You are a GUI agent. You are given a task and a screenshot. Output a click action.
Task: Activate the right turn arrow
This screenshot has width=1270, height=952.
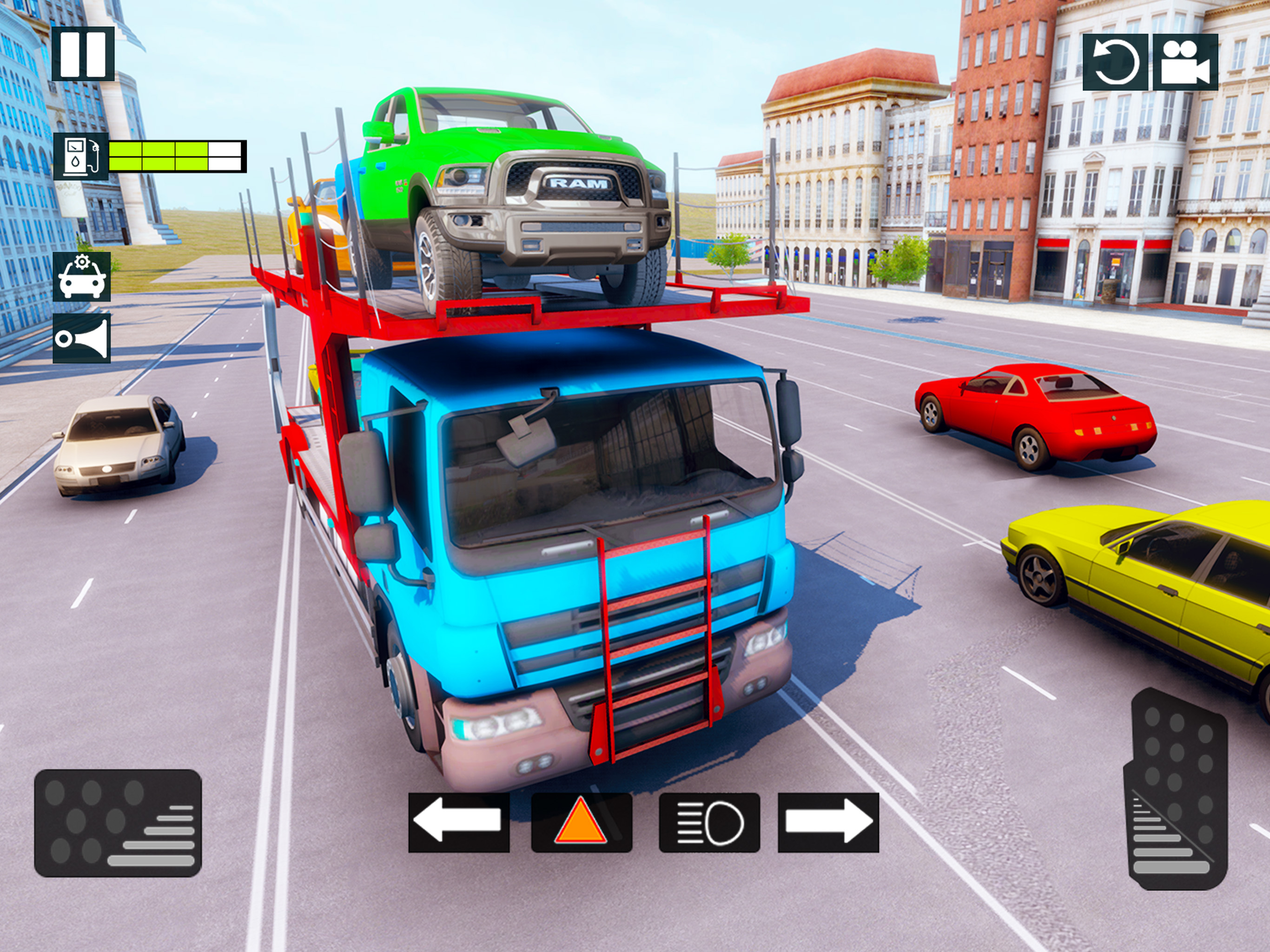(828, 822)
